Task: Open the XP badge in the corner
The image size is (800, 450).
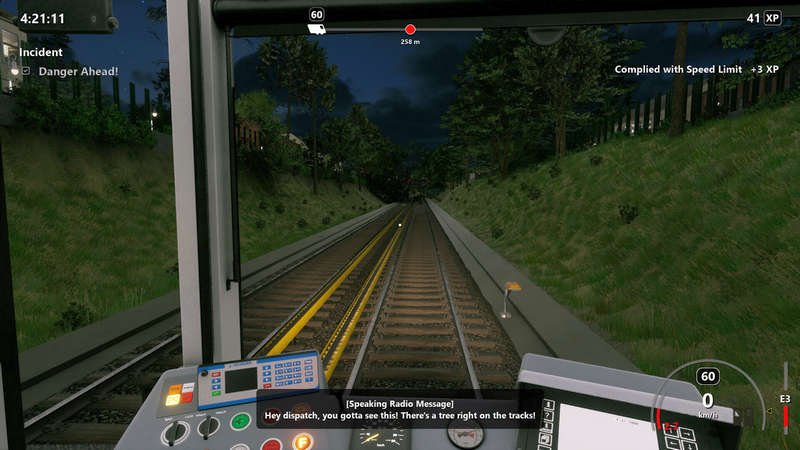Action: [772, 18]
